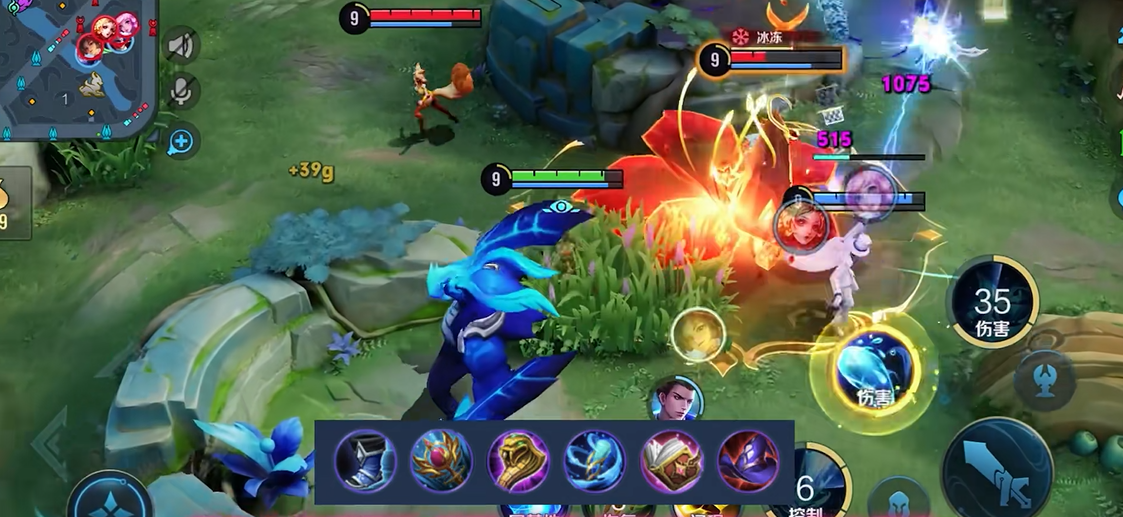Toggle the muted microphone button
Viewport: 1123px width, 517px height.
181,91
